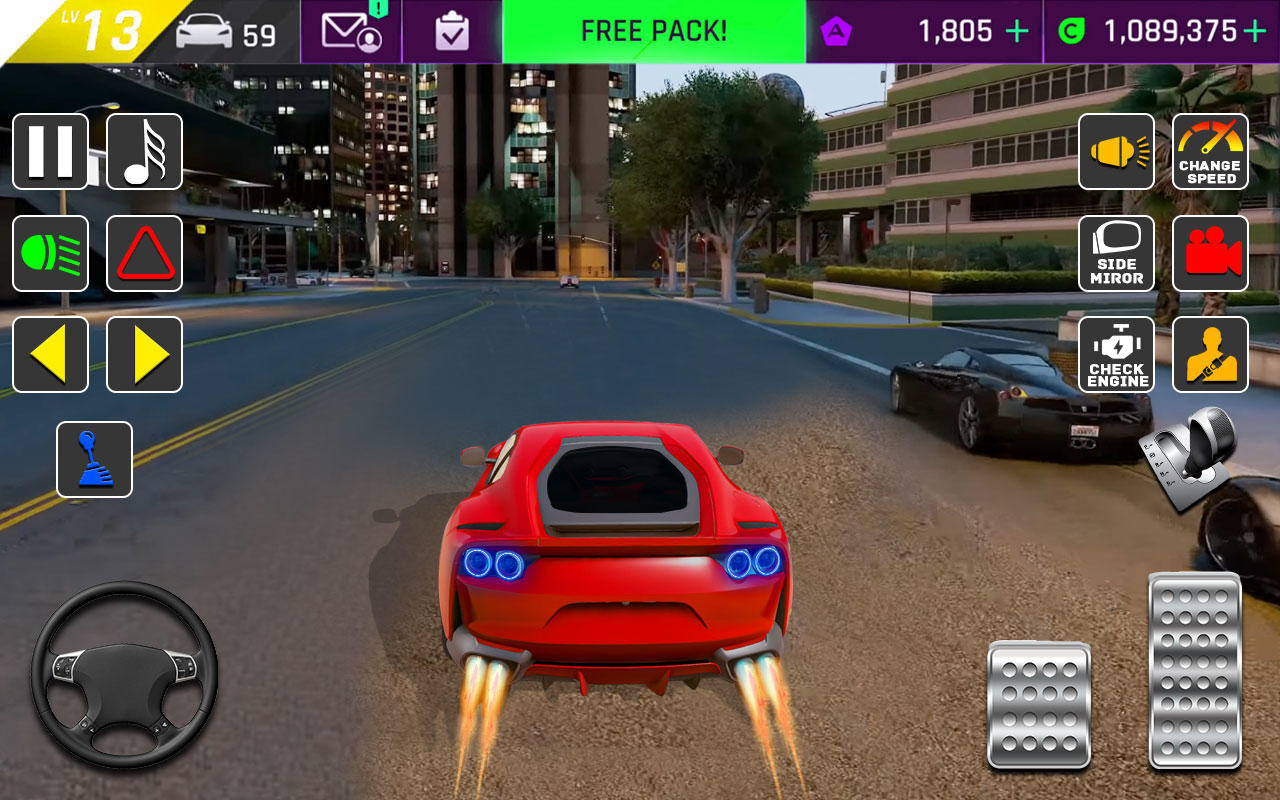Open the Side Mirror view
Image resolution: width=1280 pixels, height=800 pixels.
[1116, 252]
